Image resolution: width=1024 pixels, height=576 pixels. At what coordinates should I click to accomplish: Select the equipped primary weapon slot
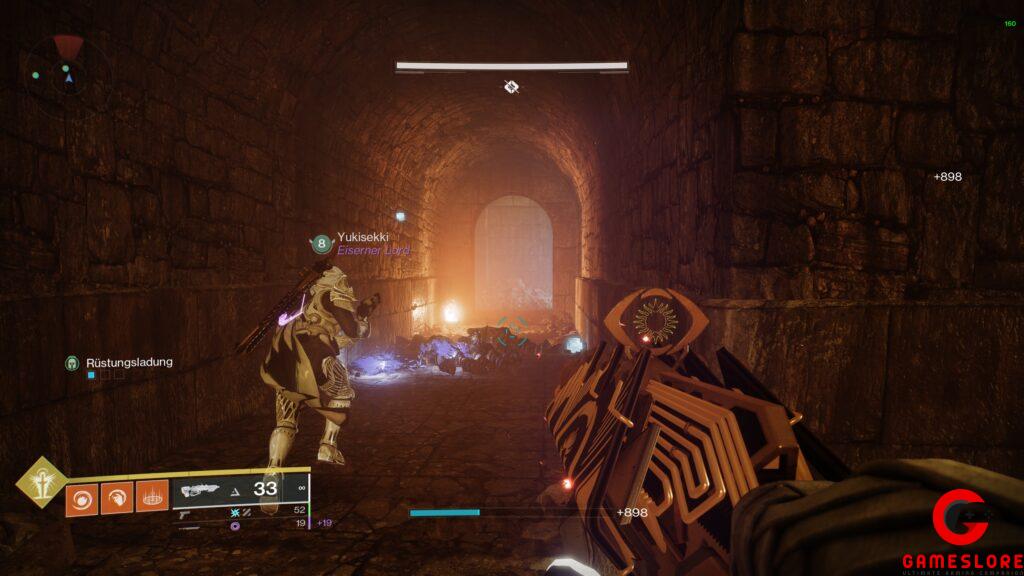pyautogui.click(x=240, y=489)
